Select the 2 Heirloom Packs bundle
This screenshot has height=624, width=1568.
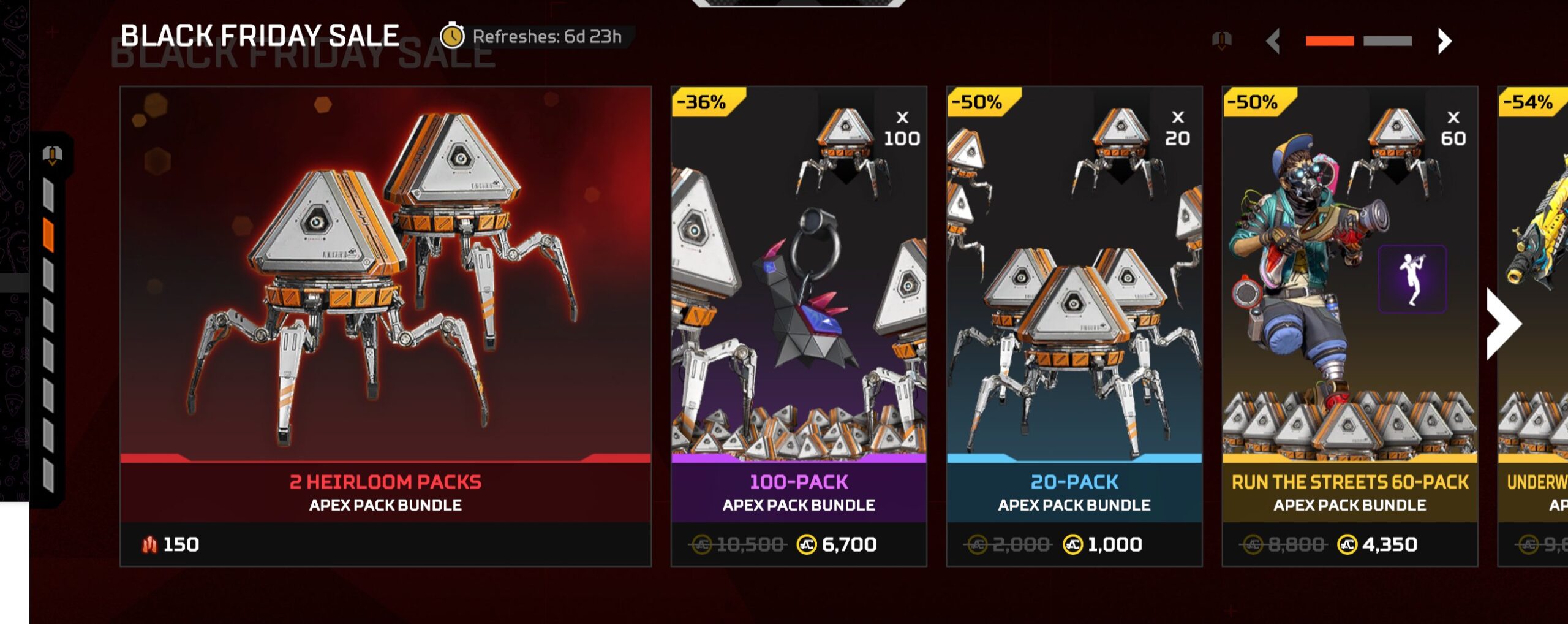[385, 325]
